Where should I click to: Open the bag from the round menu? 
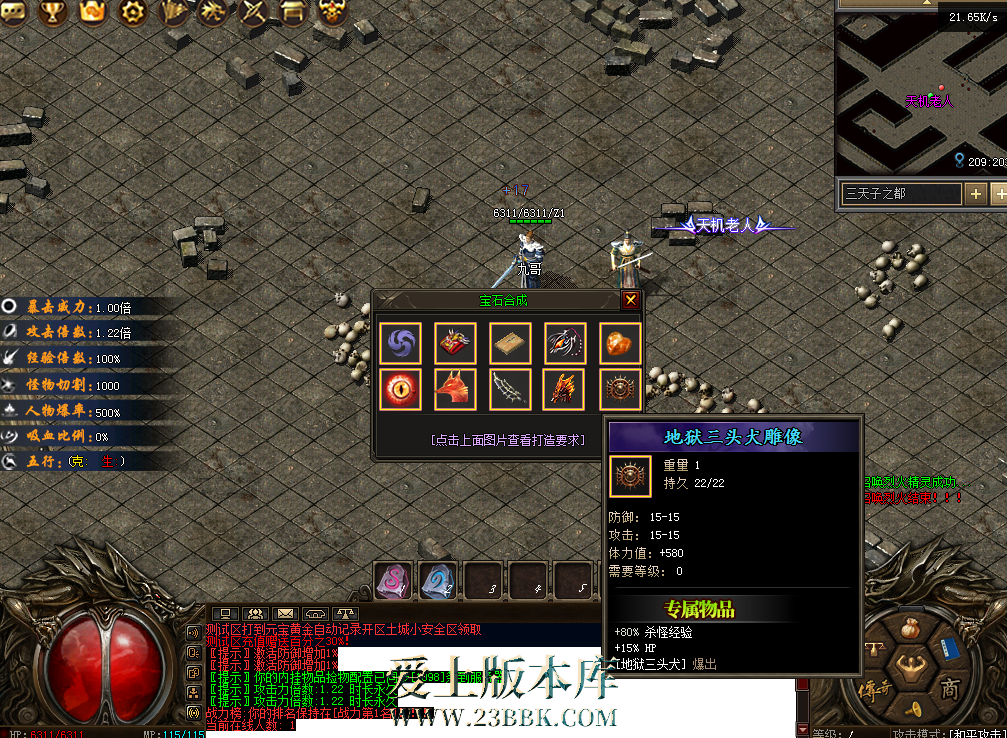point(910,628)
